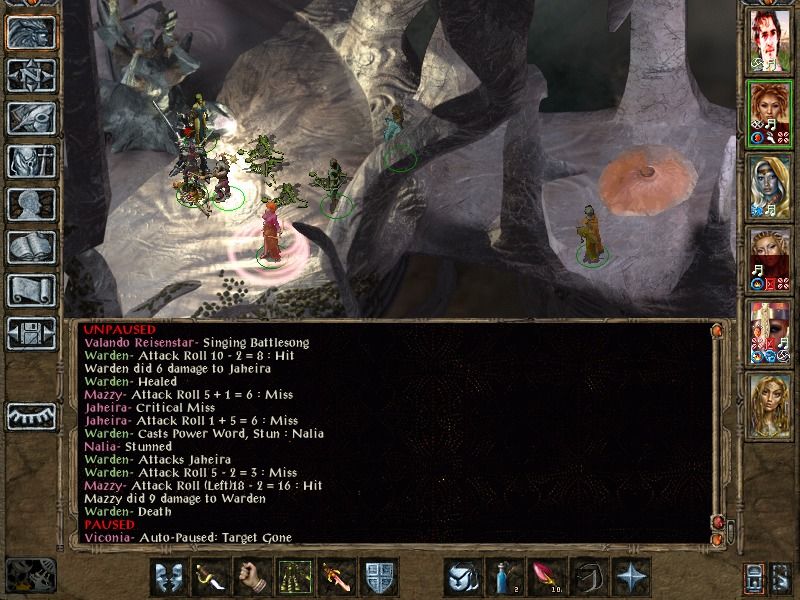Click the rest button with closed eye
The height and width of the screenshot is (600, 800).
pyautogui.click(x=31, y=415)
